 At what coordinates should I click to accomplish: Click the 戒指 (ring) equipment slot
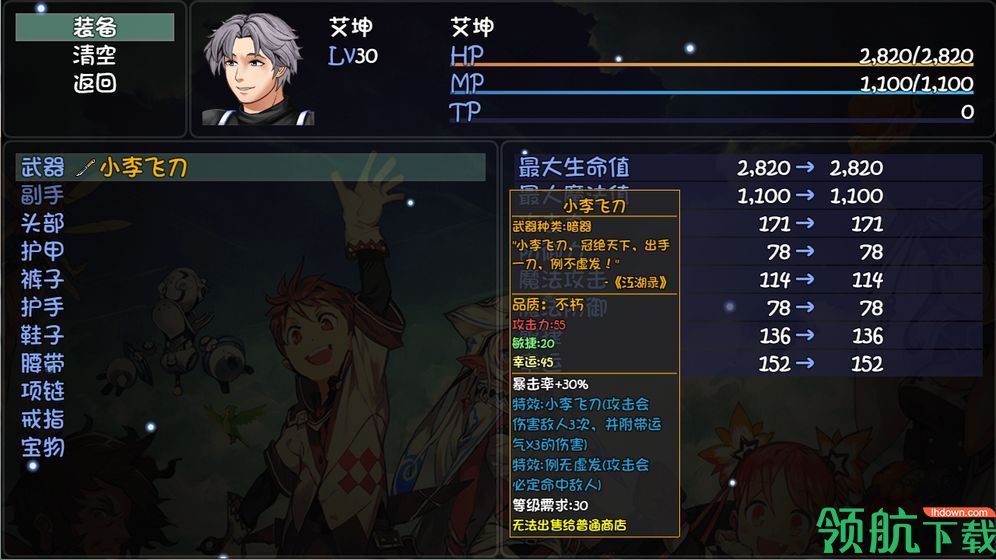click(x=43, y=419)
